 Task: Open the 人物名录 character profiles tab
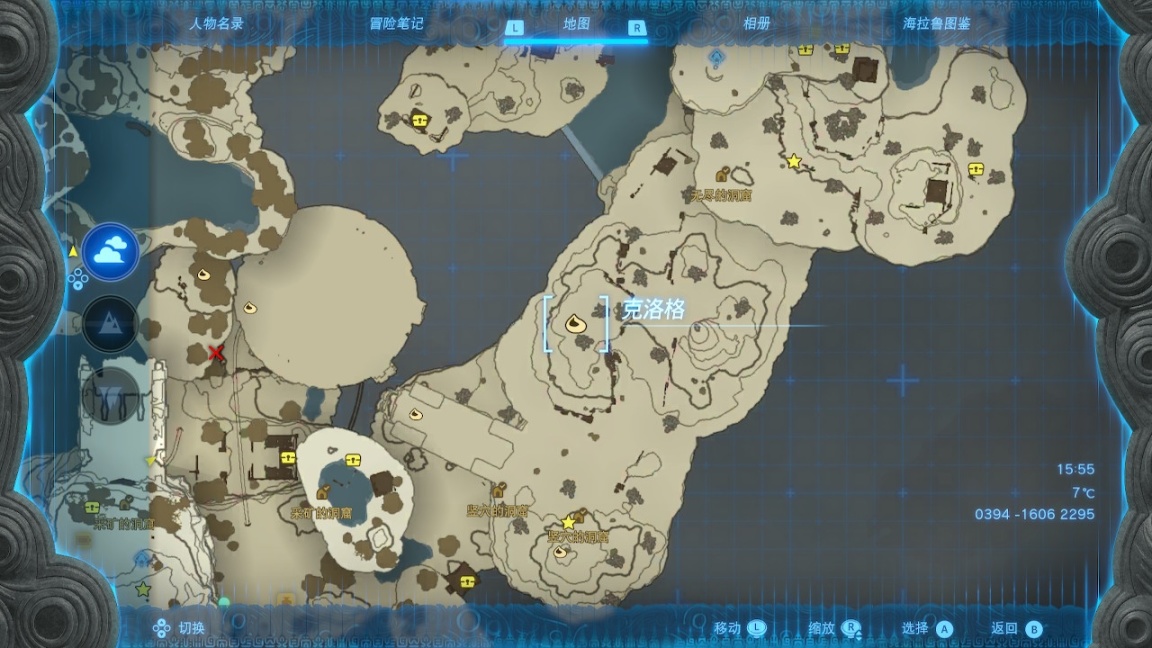point(216,24)
